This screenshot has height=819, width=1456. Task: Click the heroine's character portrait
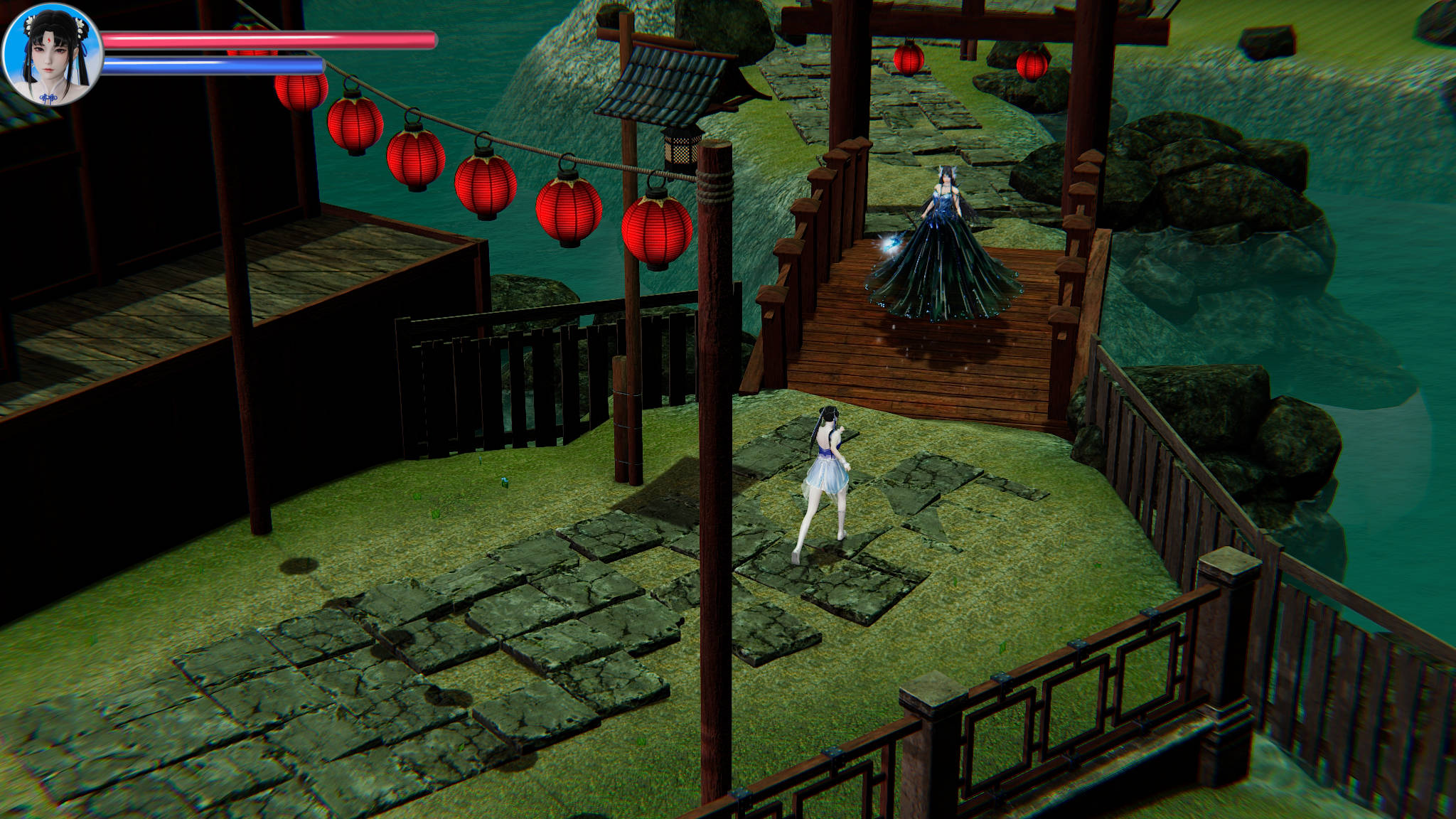click(52, 55)
